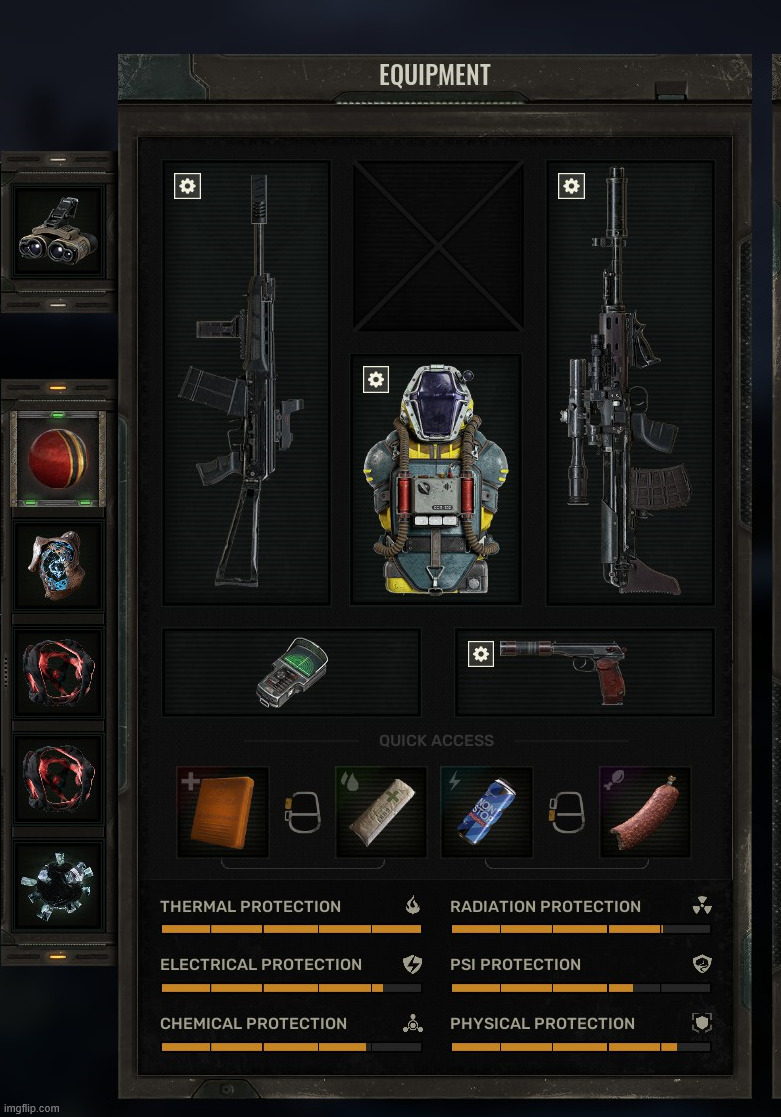The width and height of the screenshot is (781, 1117).
Task: Use the bandage quick access slot
Action: (381, 812)
